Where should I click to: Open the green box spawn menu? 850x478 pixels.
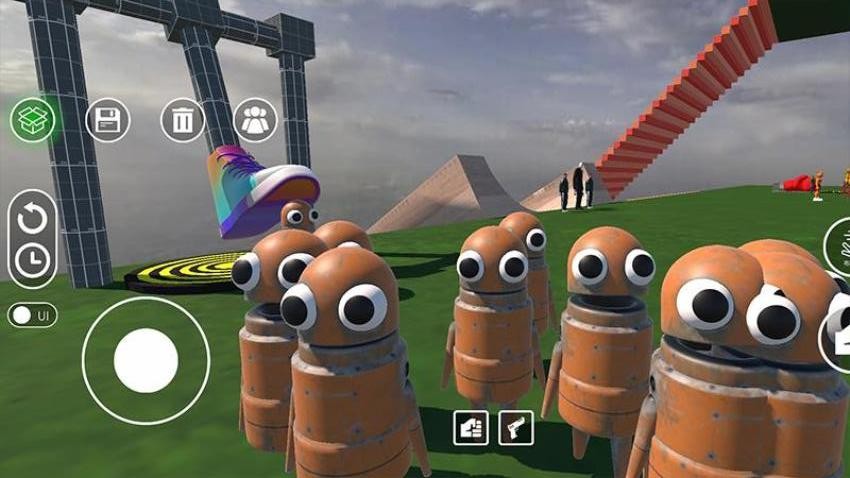[x=33, y=121]
